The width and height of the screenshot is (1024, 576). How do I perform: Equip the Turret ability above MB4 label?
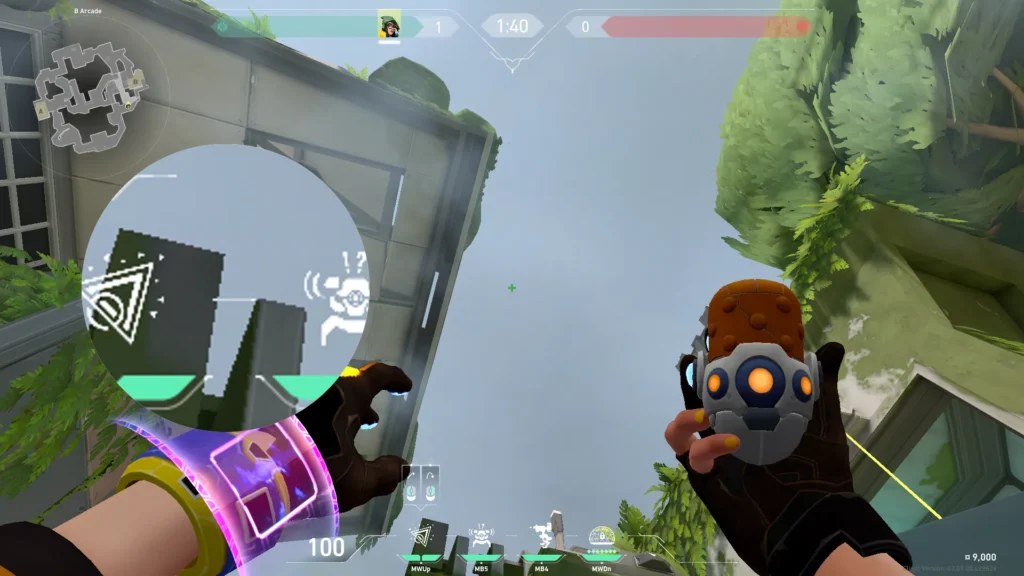tap(541, 537)
